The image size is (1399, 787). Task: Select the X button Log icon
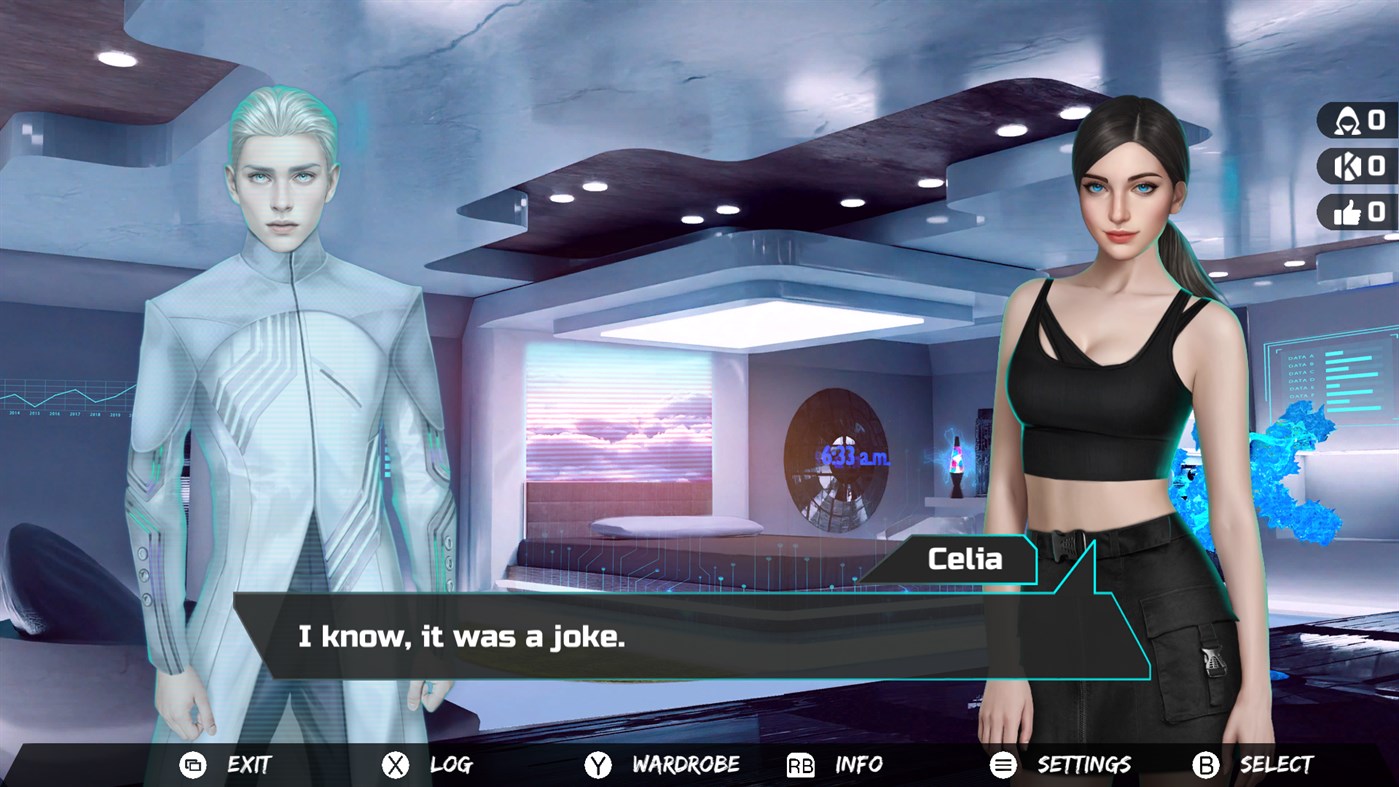(394, 764)
